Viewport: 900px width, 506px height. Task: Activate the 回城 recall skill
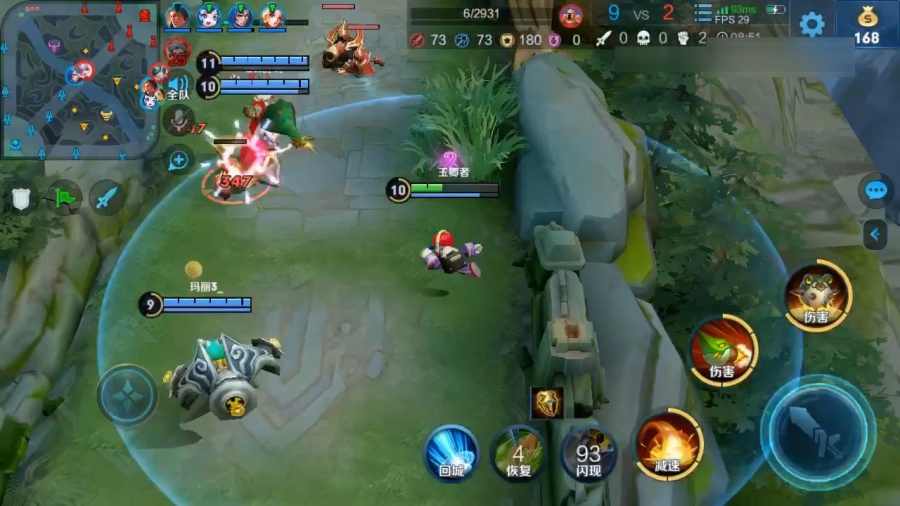tap(451, 453)
